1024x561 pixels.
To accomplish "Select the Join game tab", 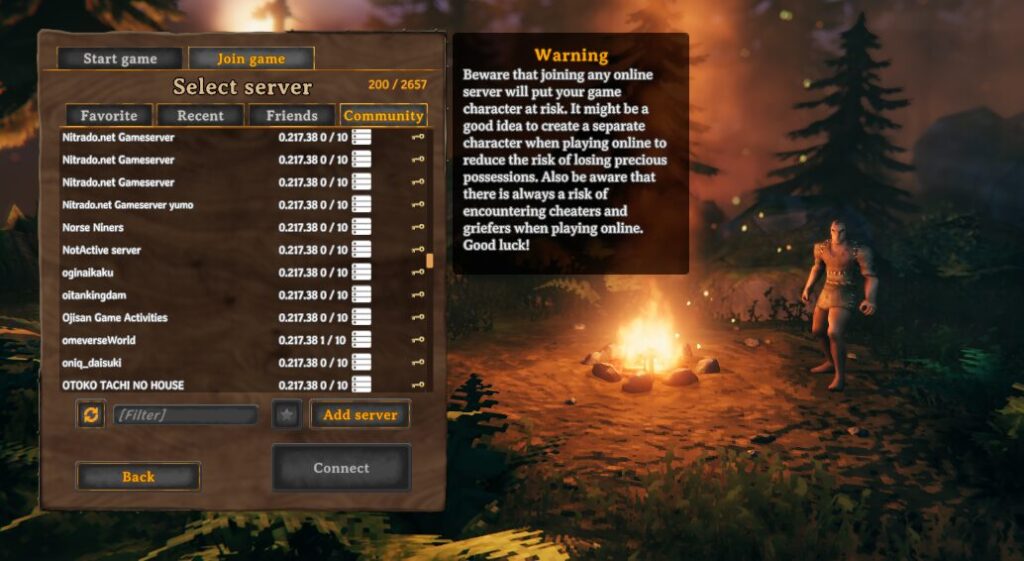I will click(x=251, y=59).
